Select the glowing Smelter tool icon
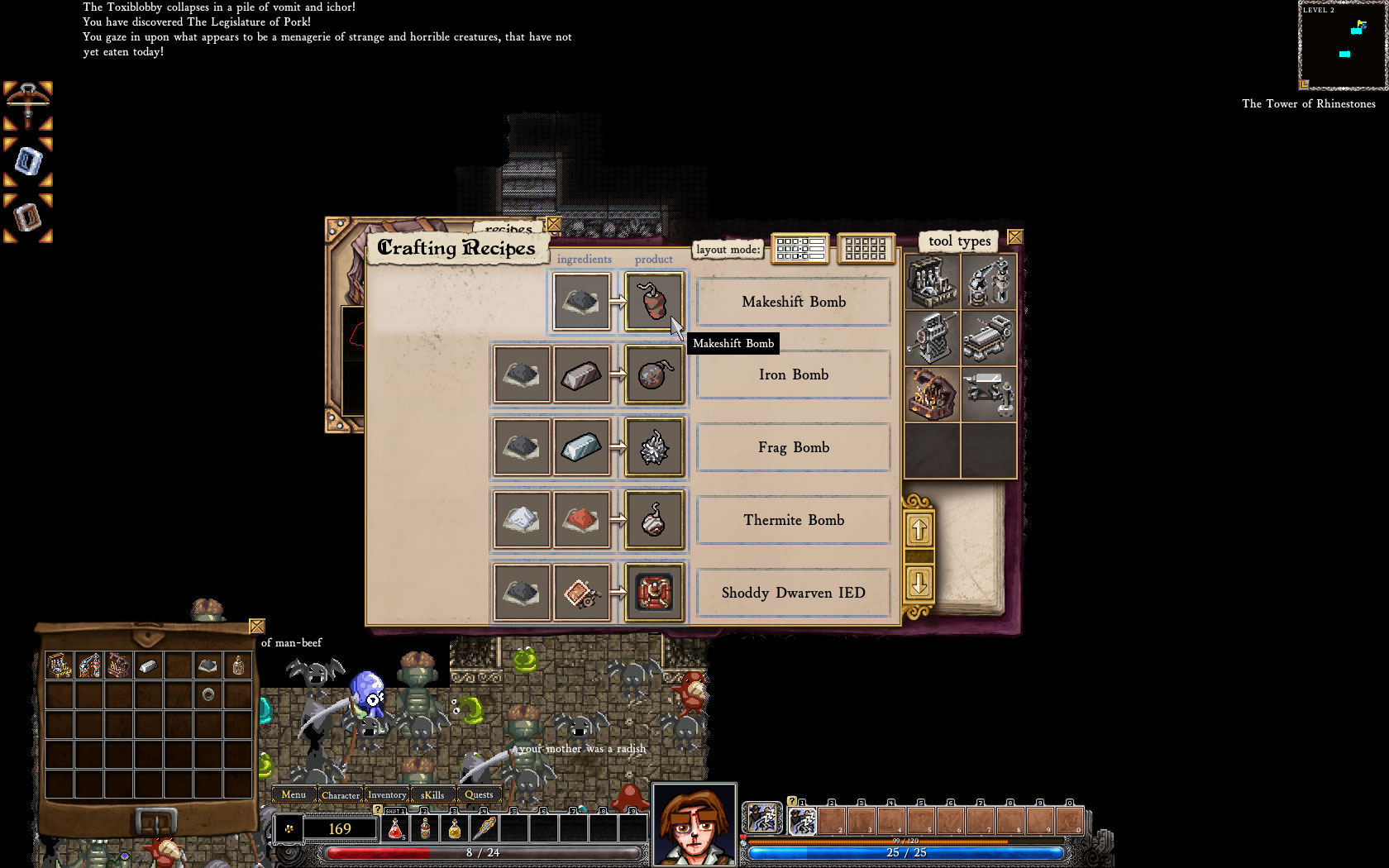 932,394
